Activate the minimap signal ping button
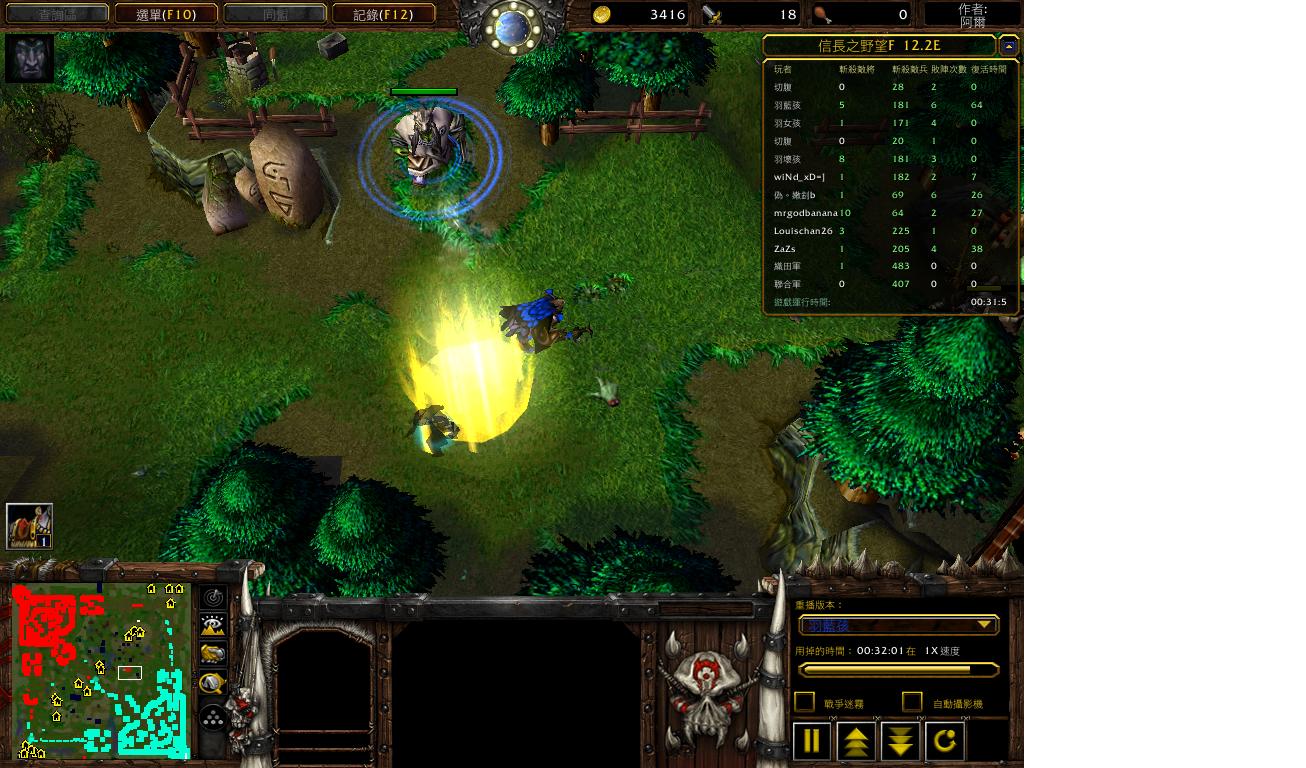1306x768 pixels. point(213,598)
